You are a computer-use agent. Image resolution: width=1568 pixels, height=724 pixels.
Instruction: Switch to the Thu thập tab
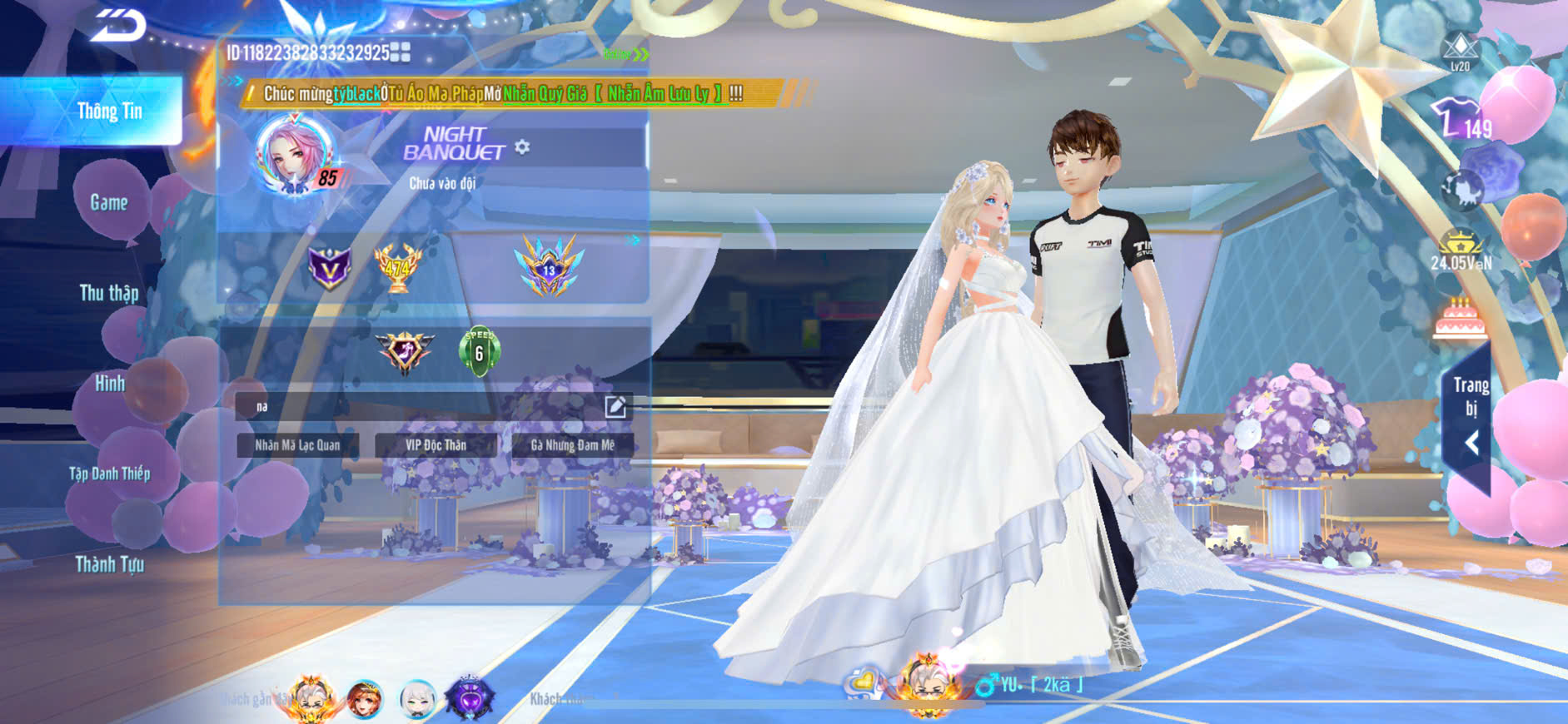pyautogui.click(x=109, y=293)
